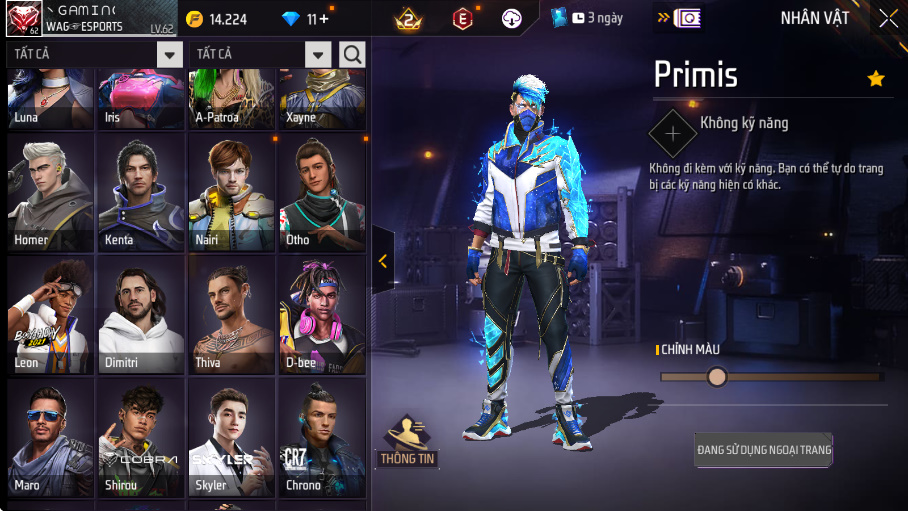Collapse the character list with the arrow
Screen dimensions: 908x511
click(x=383, y=261)
